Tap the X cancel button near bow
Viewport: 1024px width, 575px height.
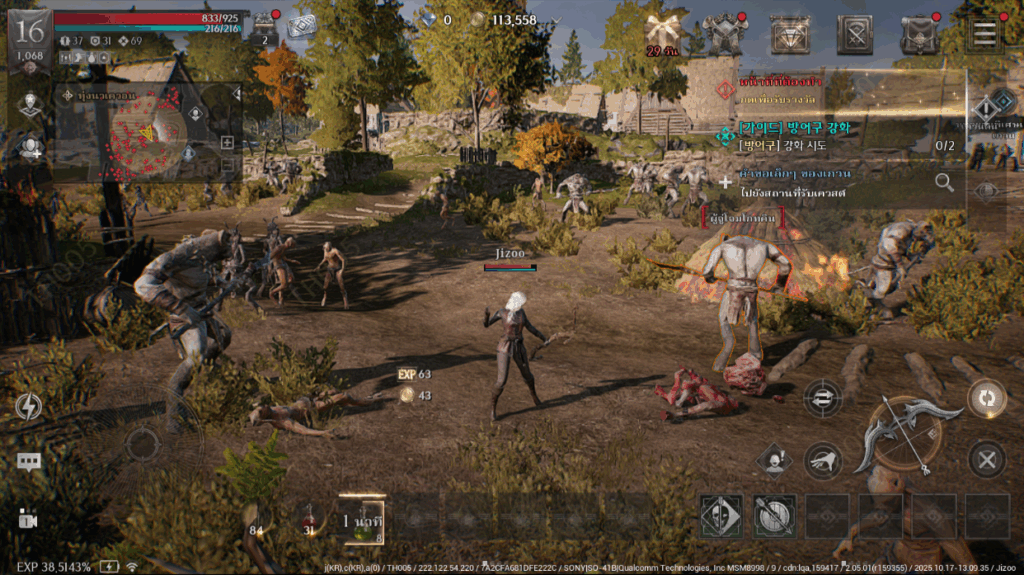click(x=987, y=460)
